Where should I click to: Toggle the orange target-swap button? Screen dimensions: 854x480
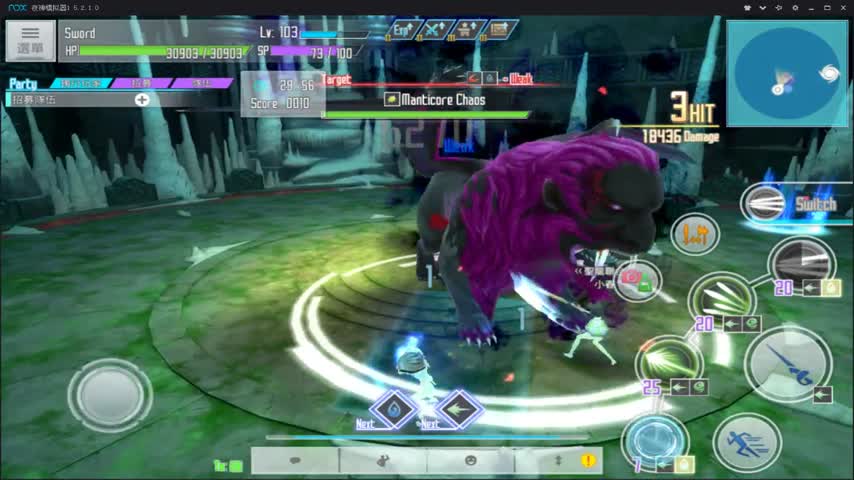[695, 234]
